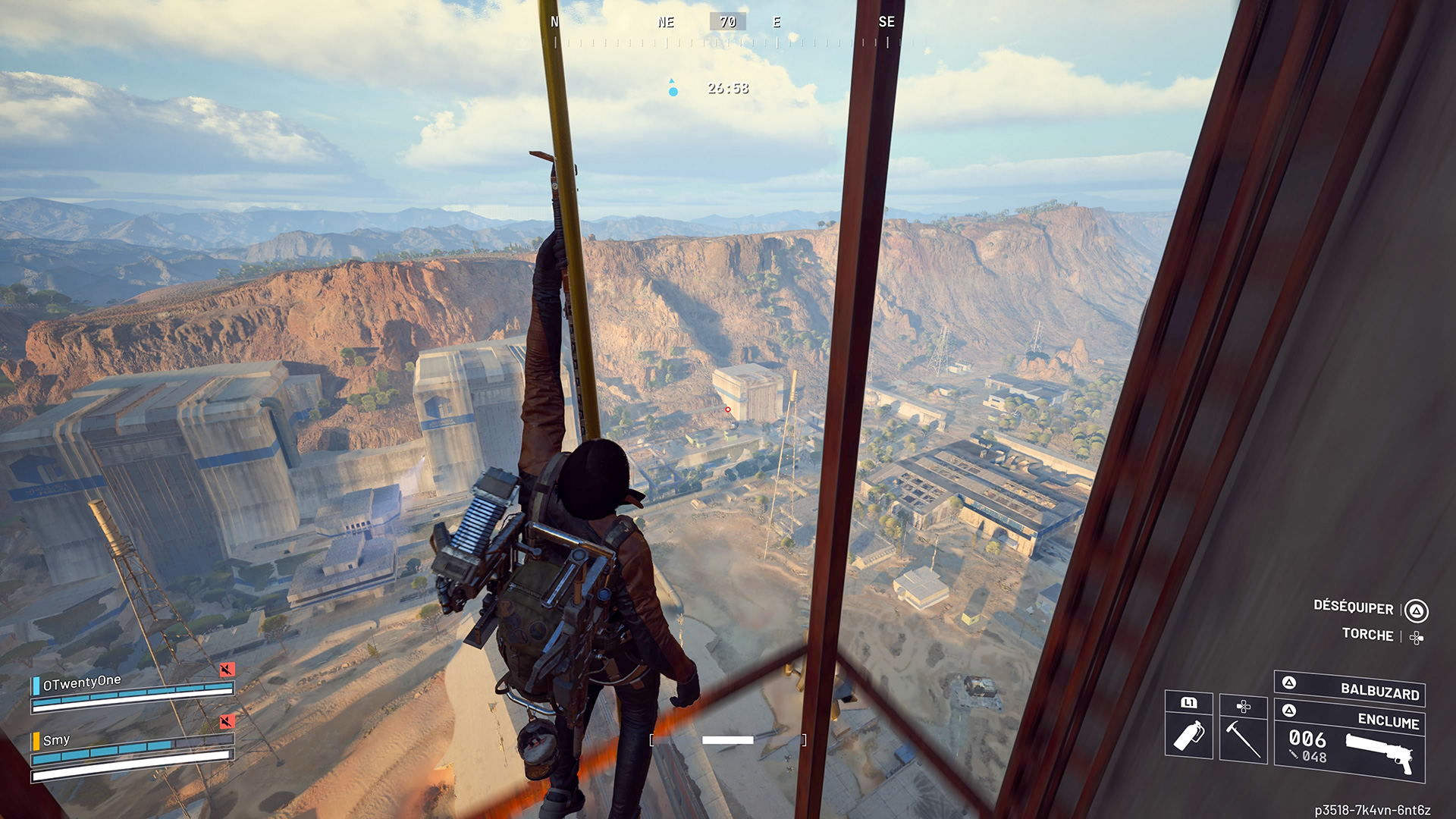Toggle mute icon beside OTwentyOne
The image size is (1456, 819).
(x=227, y=670)
